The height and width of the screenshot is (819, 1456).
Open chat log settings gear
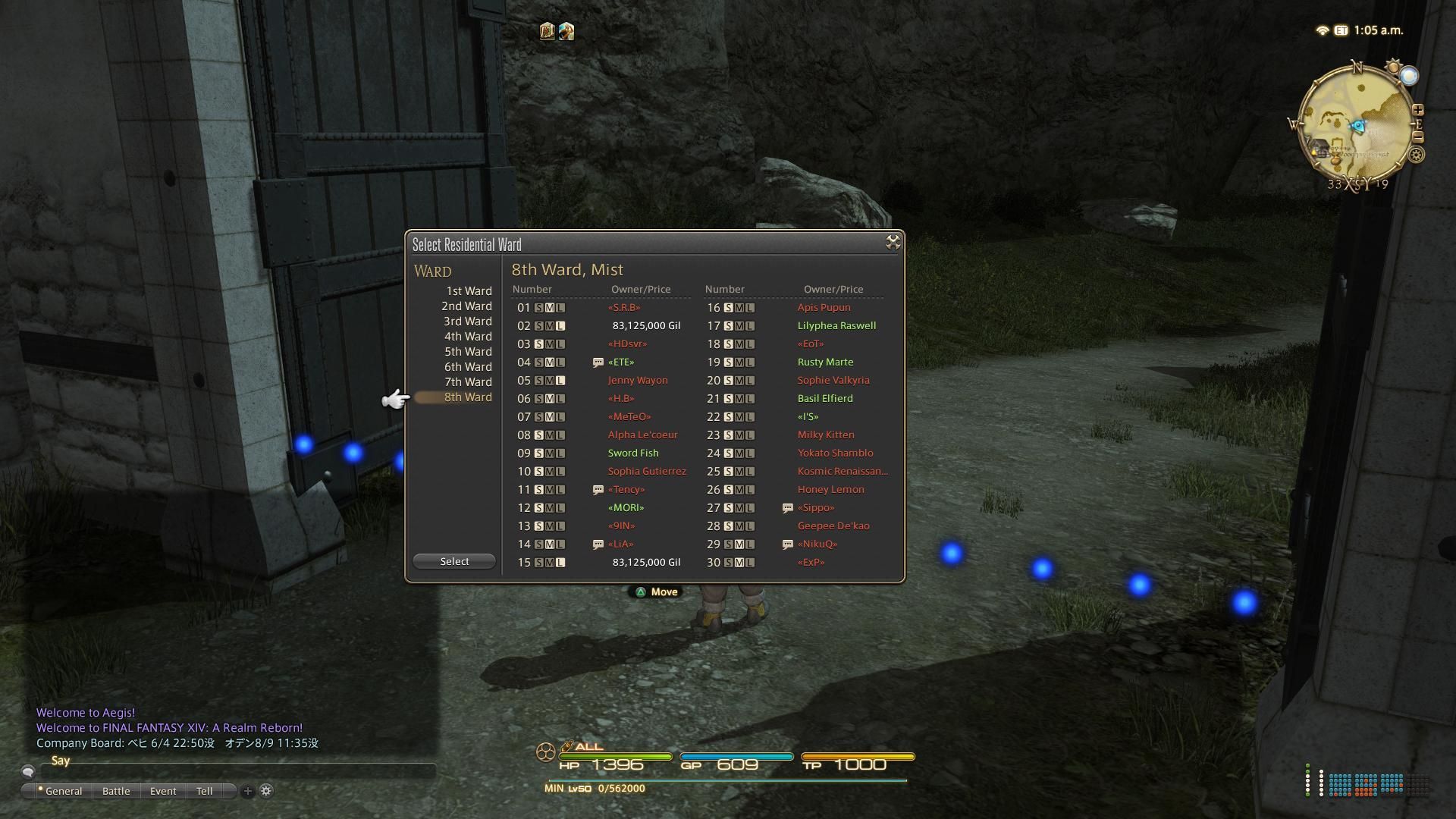tap(266, 791)
